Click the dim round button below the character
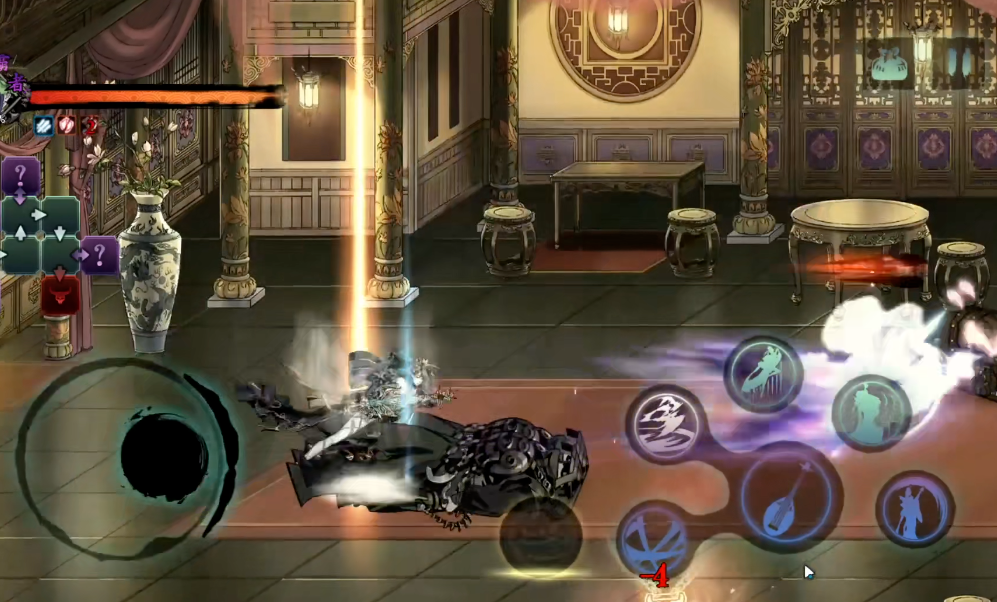Image resolution: width=997 pixels, height=602 pixels. click(540, 535)
